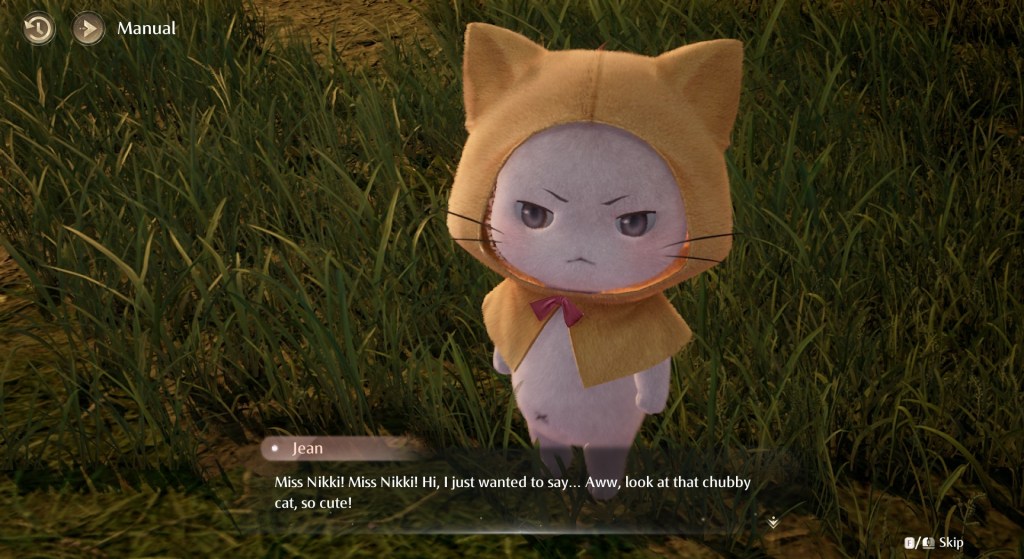Open the dialogue history log icon

click(x=39, y=28)
